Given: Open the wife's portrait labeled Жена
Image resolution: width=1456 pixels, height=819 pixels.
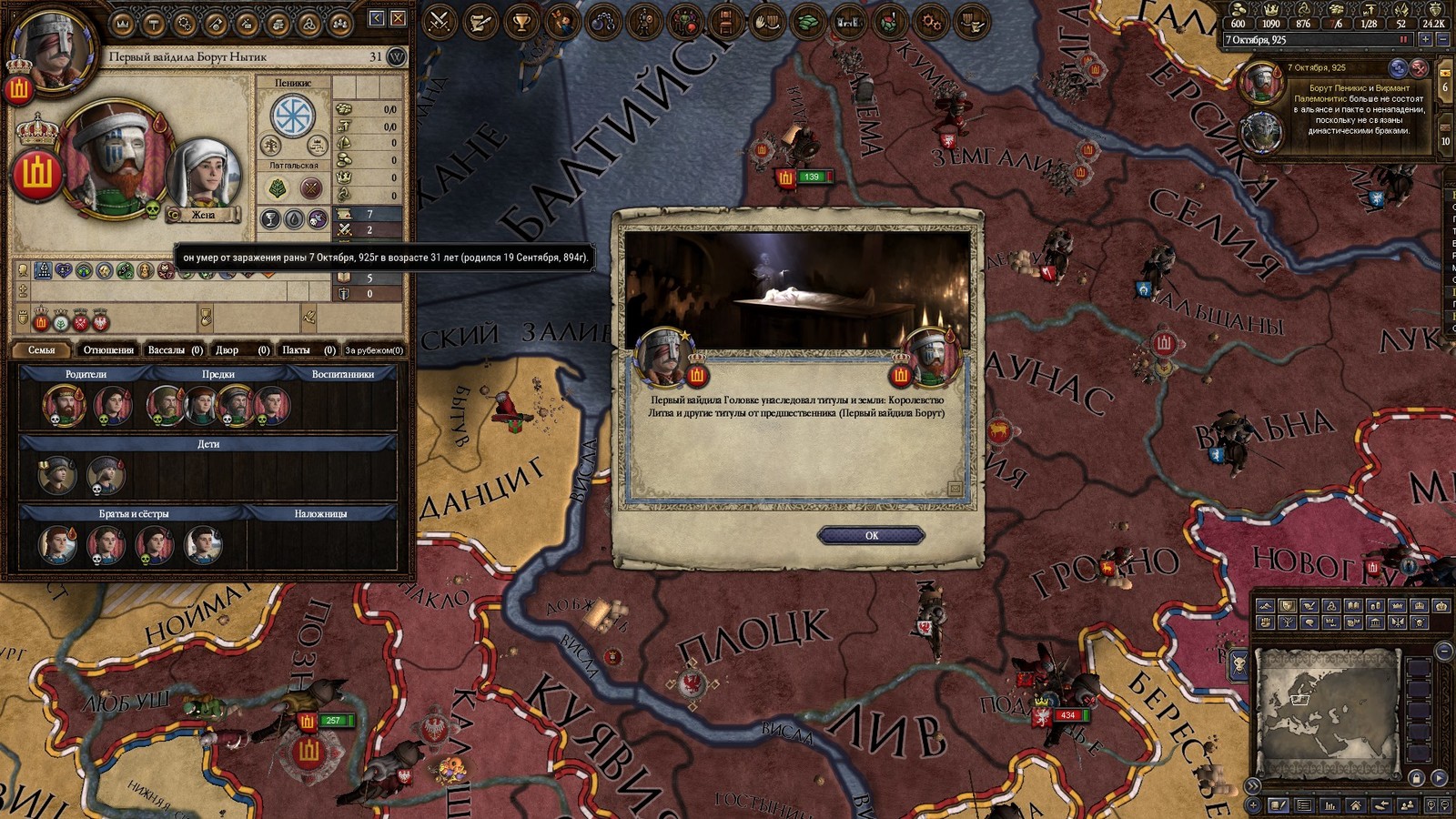Looking at the screenshot, I should pyautogui.click(x=204, y=177).
